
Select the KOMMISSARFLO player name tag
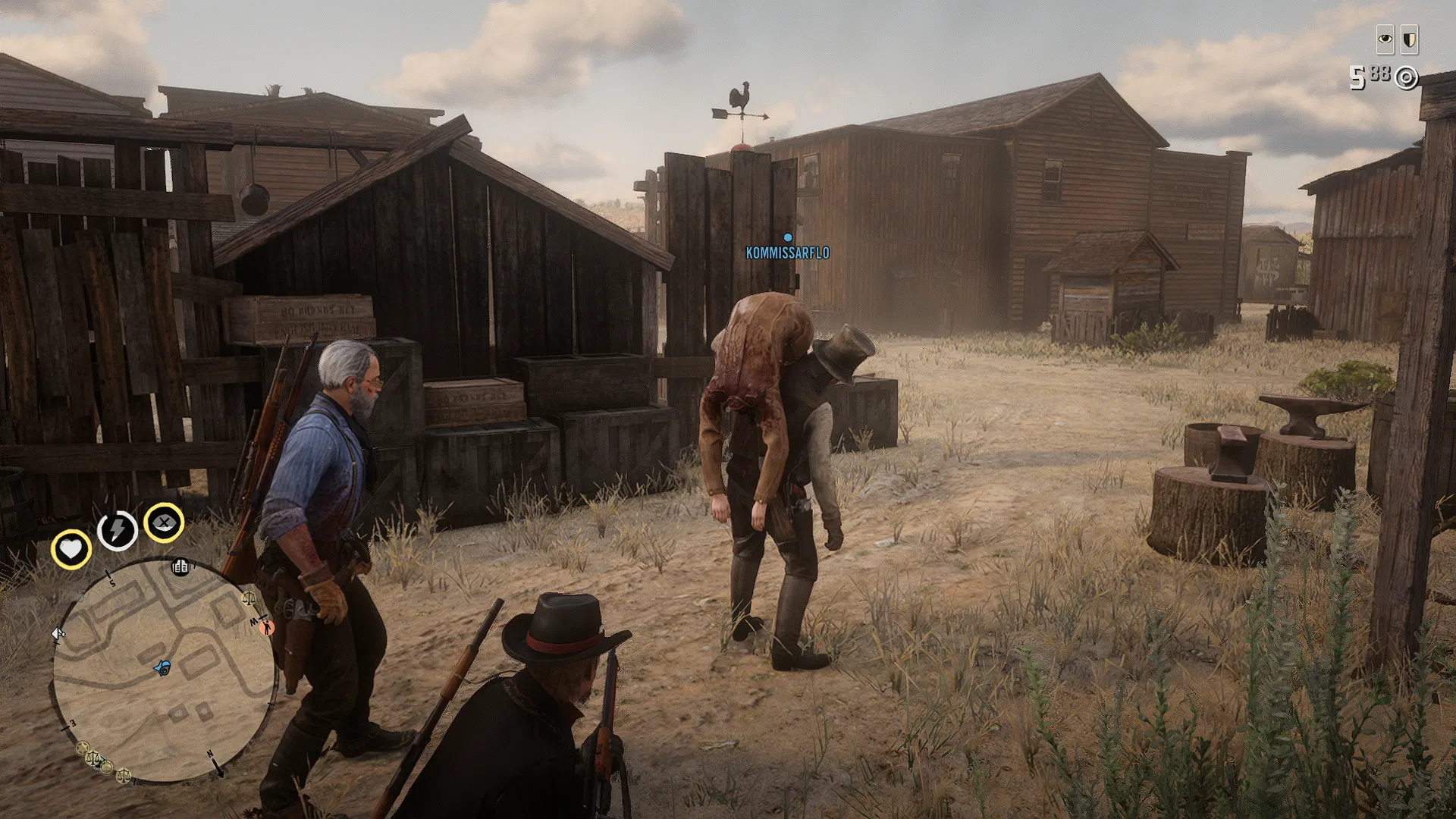point(787,253)
